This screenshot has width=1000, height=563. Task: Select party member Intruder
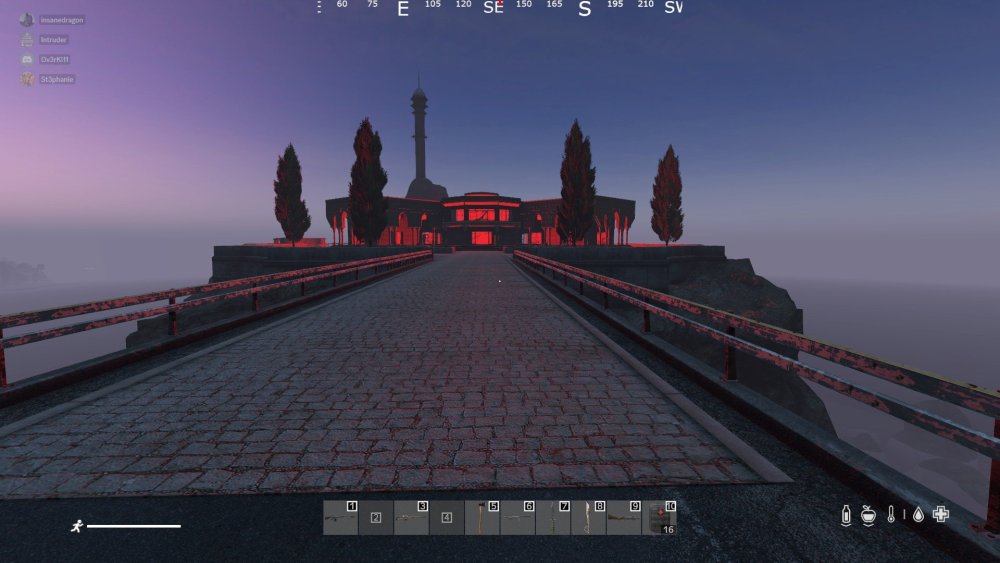point(54,40)
